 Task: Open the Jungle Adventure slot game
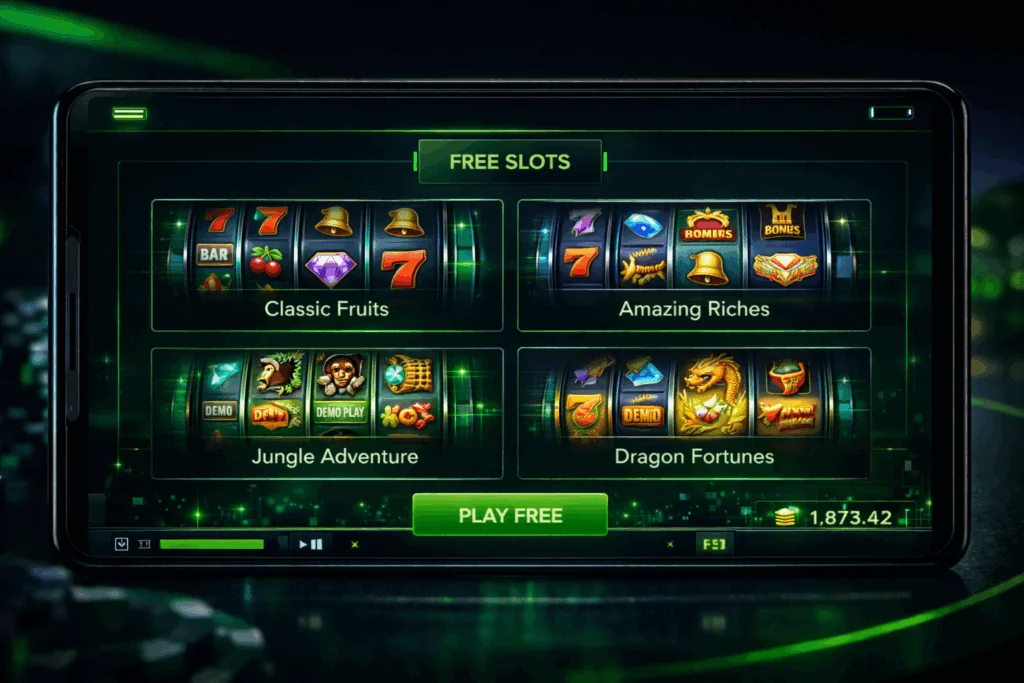click(x=327, y=413)
